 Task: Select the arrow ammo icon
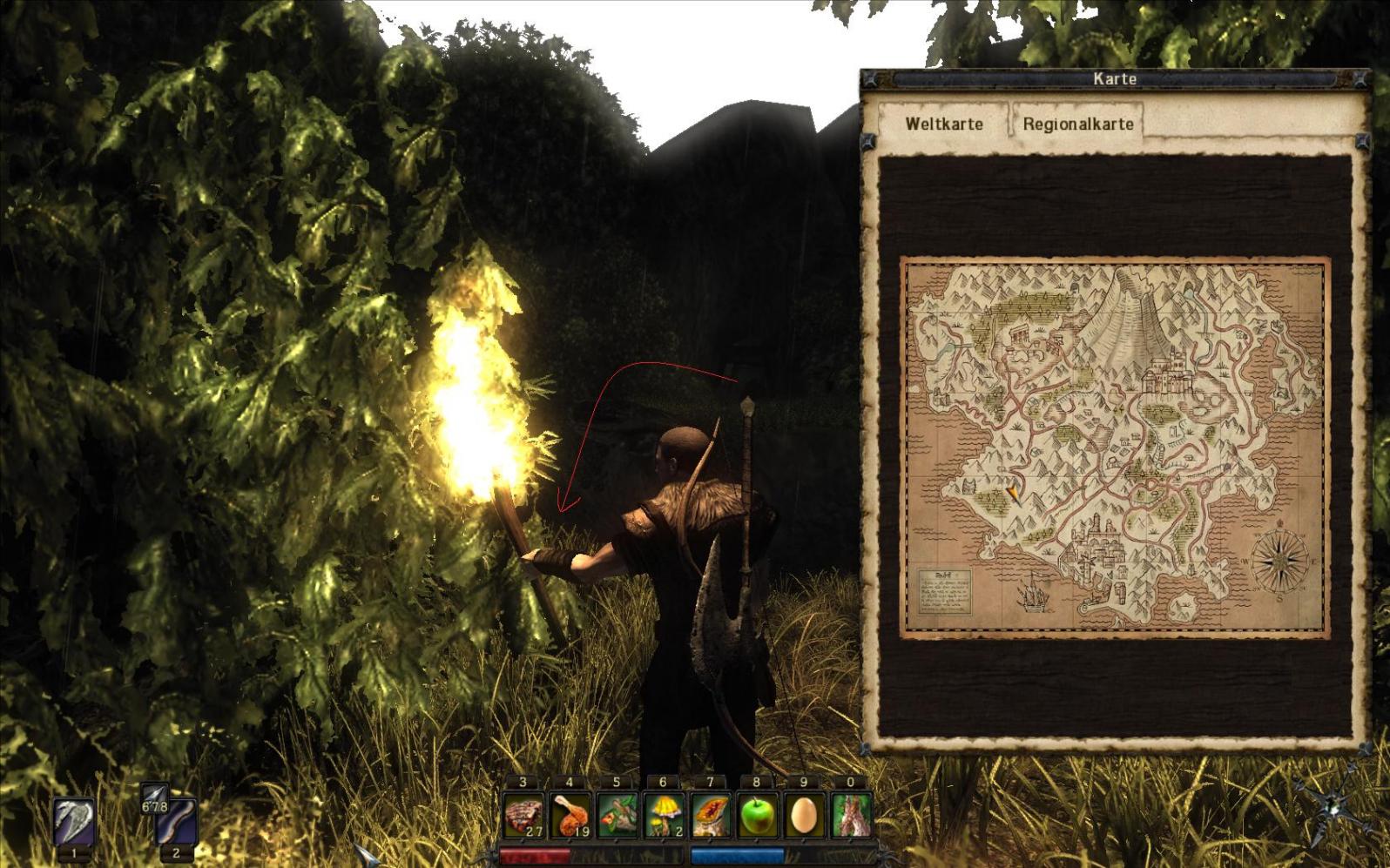click(154, 795)
